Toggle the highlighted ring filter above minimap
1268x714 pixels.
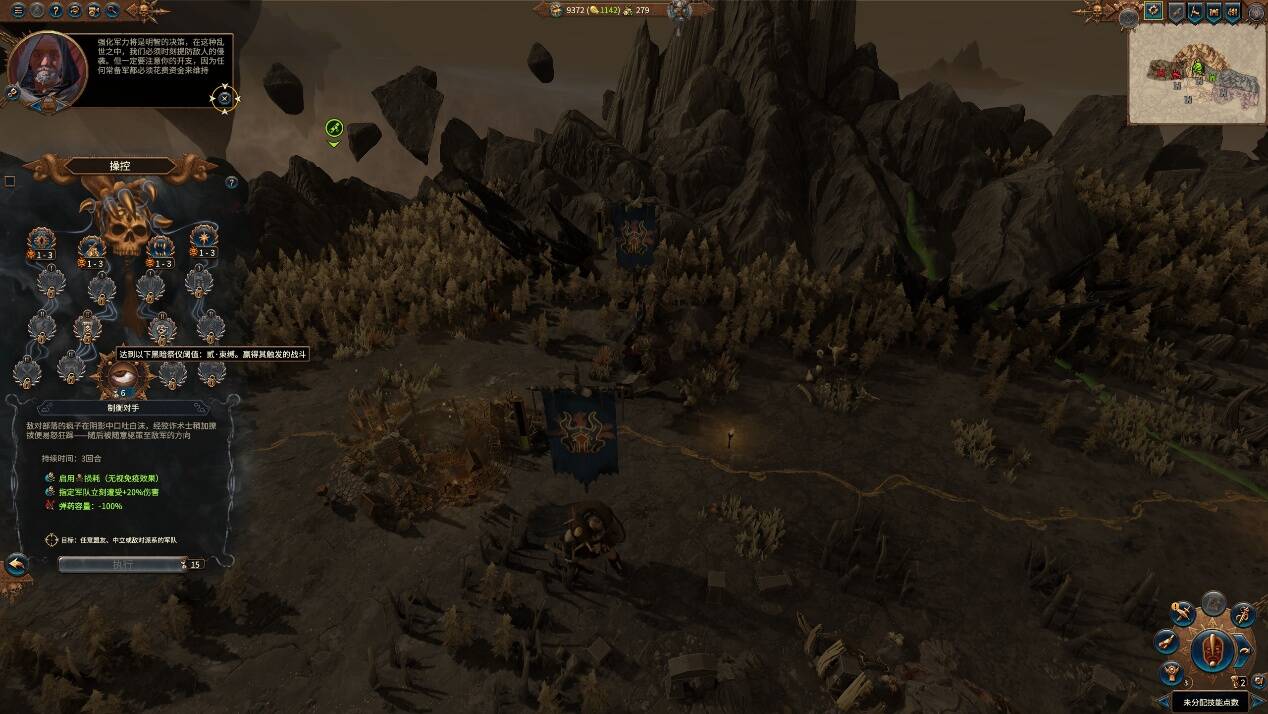click(1153, 12)
